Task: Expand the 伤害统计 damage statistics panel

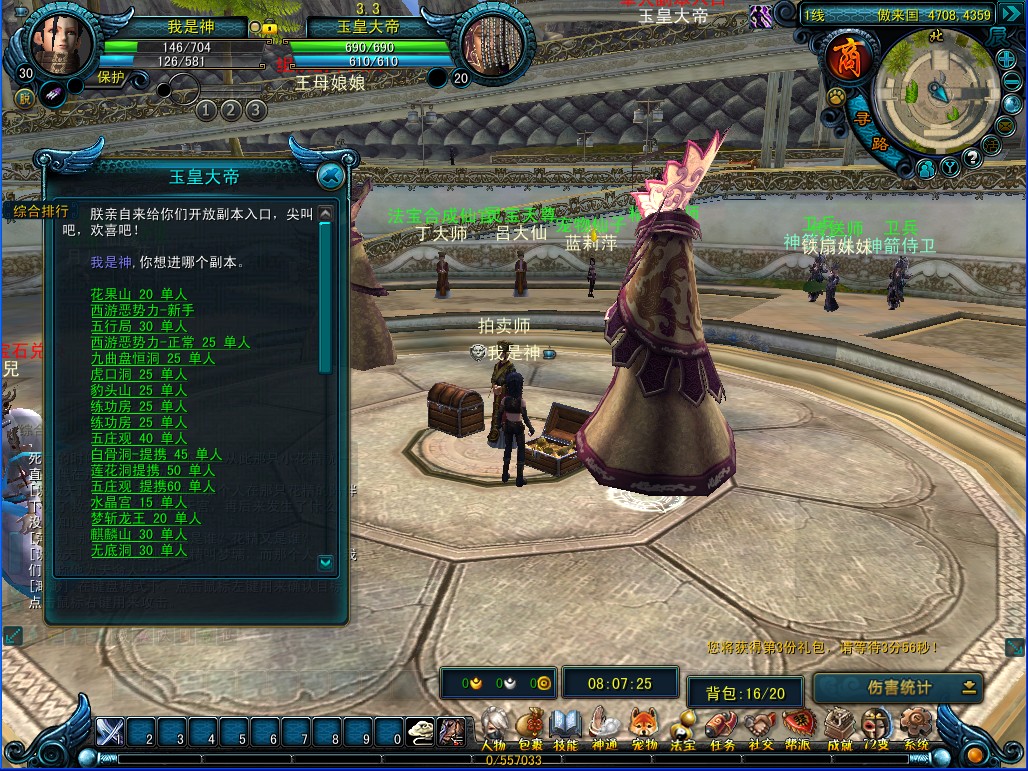Action: pyautogui.click(x=968, y=687)
